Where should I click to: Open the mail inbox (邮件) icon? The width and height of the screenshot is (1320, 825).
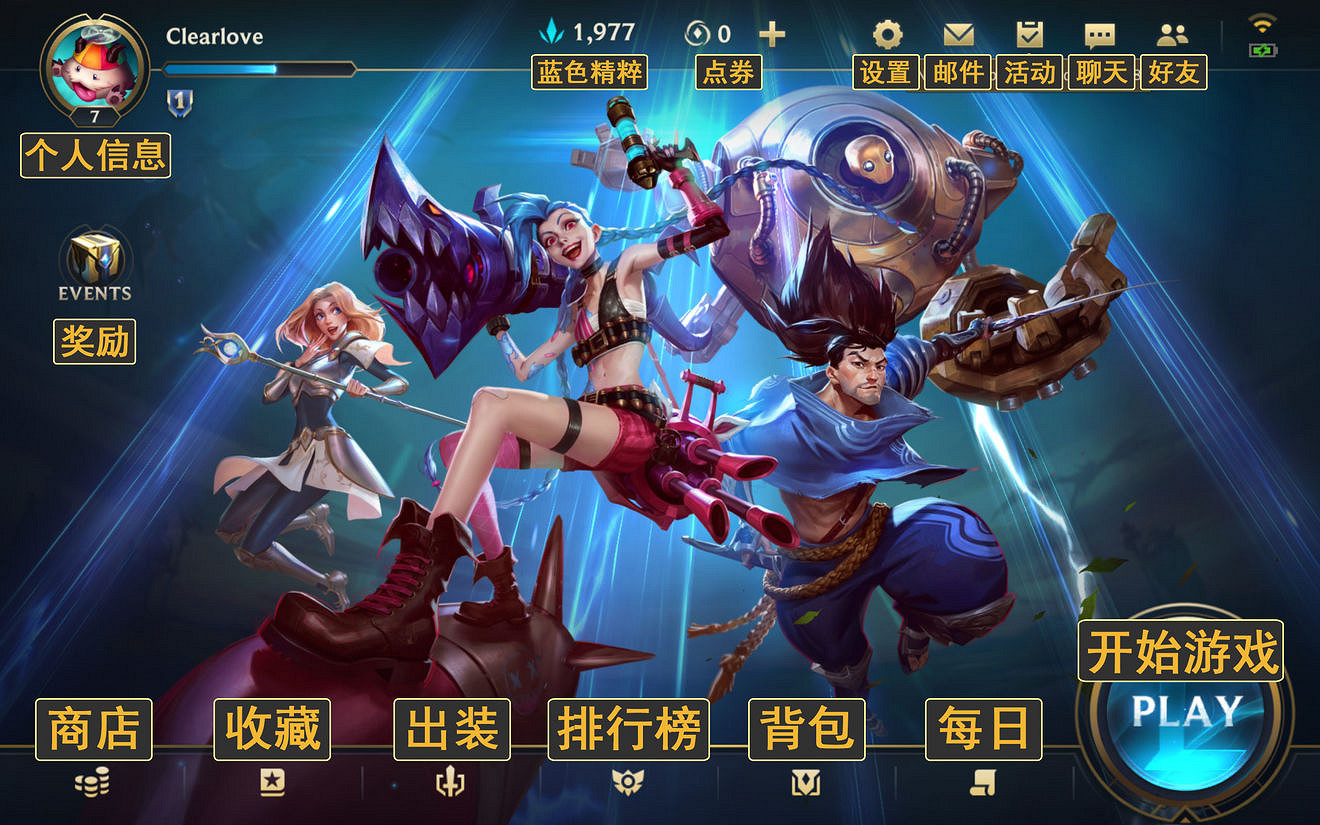[x=958, y=33]
